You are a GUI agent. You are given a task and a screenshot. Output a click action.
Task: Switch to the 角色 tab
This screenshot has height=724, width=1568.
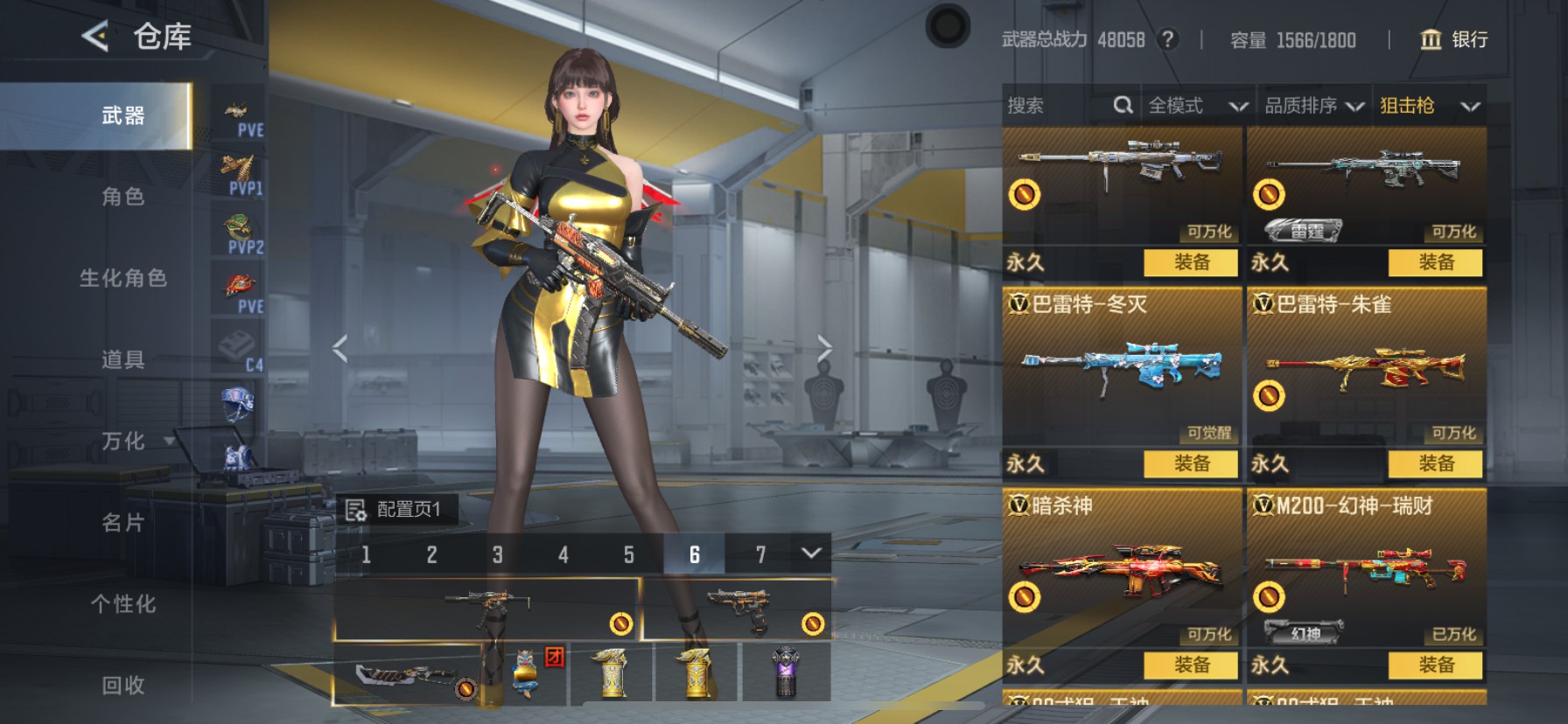coord(122,197)
